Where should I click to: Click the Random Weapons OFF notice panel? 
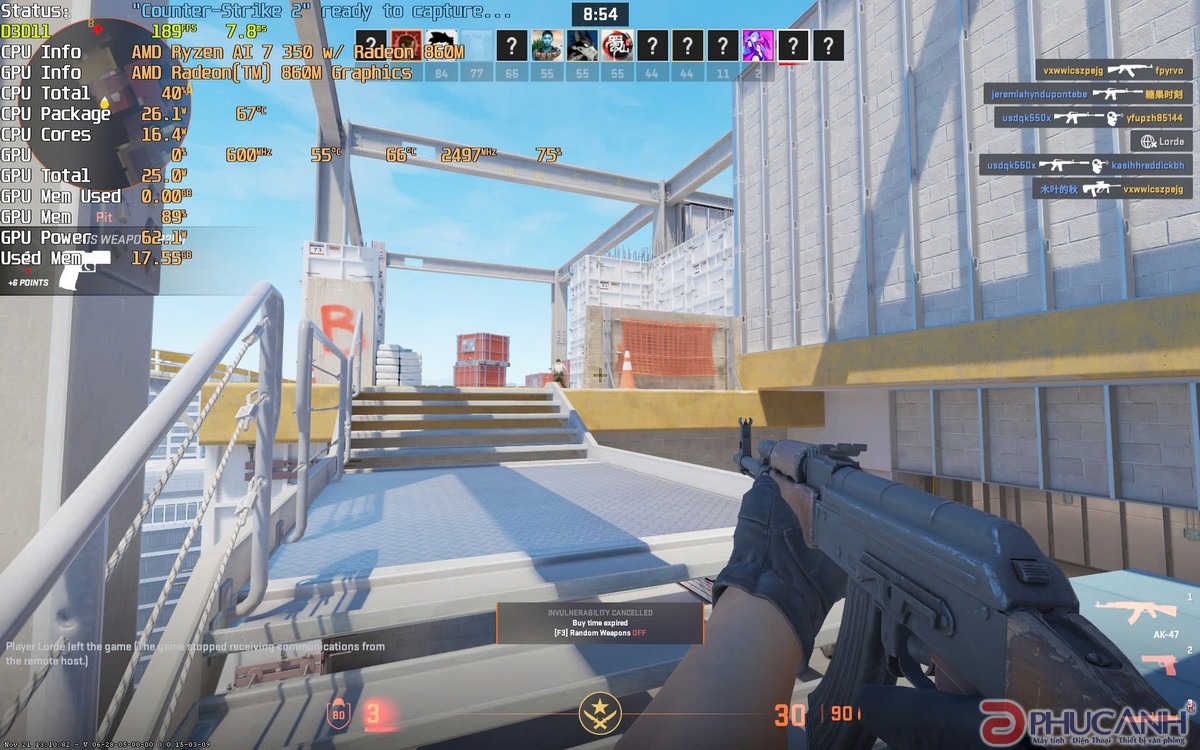coord(600,623)
